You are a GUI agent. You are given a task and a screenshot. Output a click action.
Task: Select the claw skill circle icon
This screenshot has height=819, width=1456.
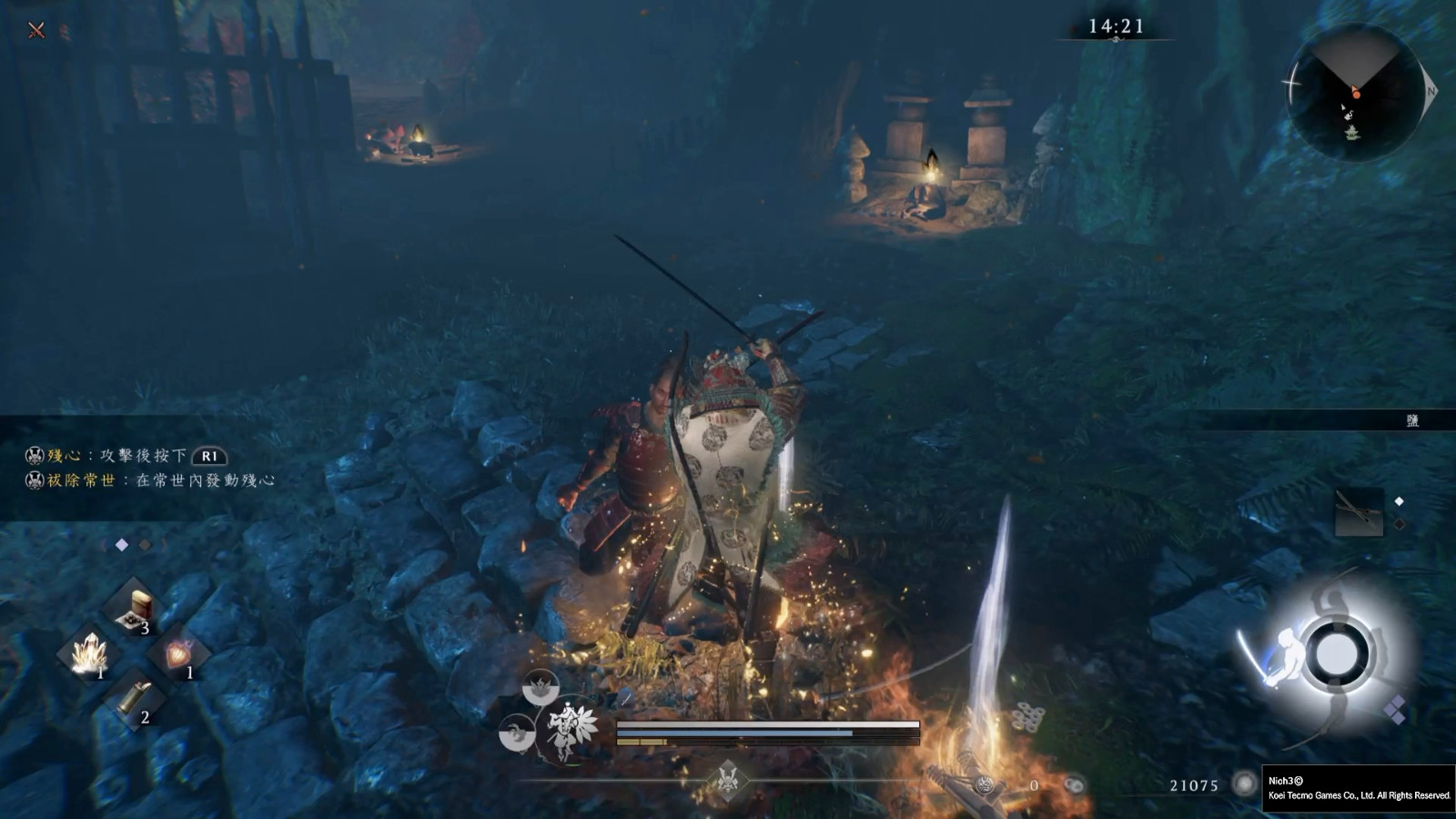click(x=517, y=733)
